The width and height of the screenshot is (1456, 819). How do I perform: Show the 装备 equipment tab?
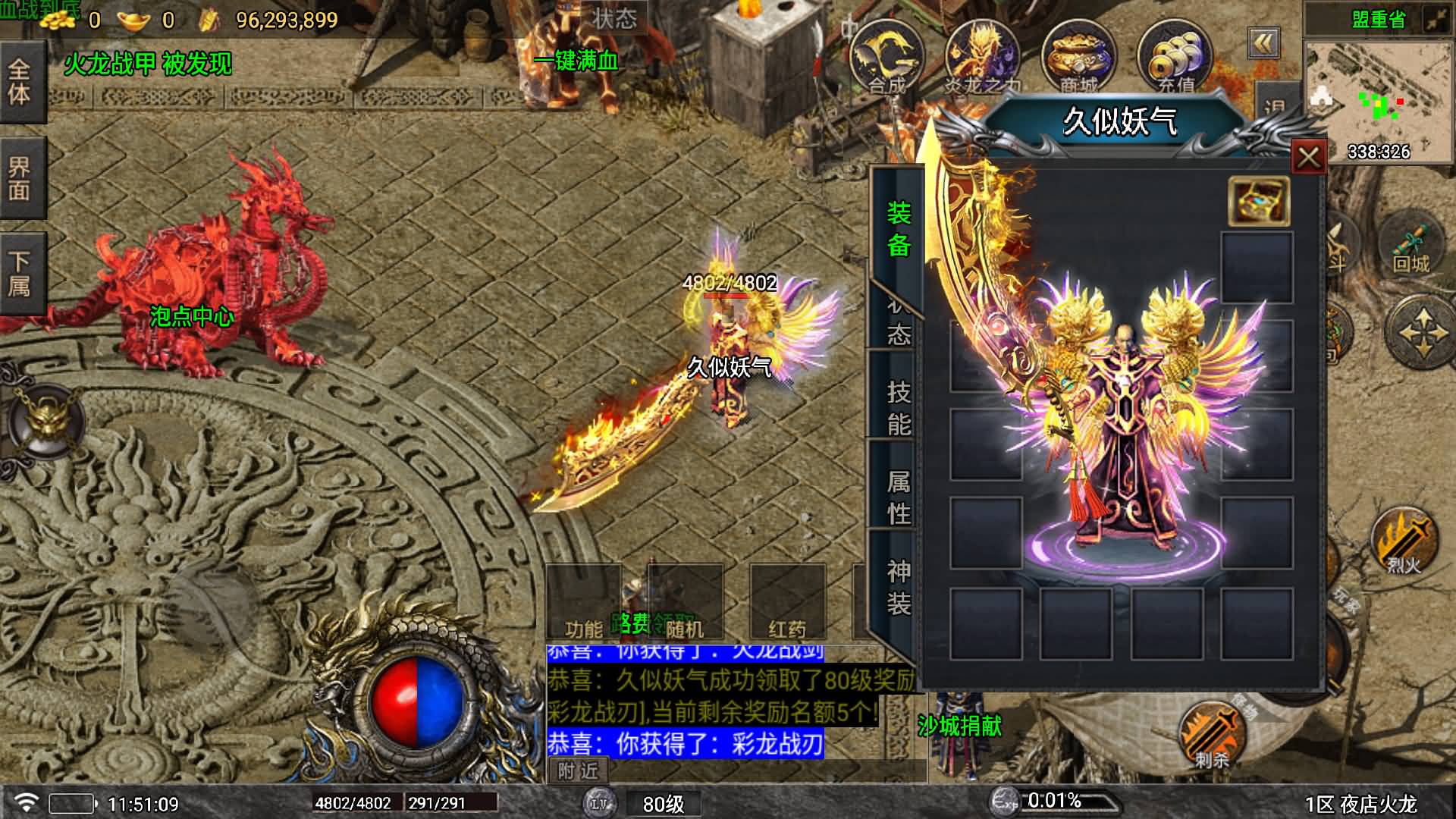tap(898, 228)
